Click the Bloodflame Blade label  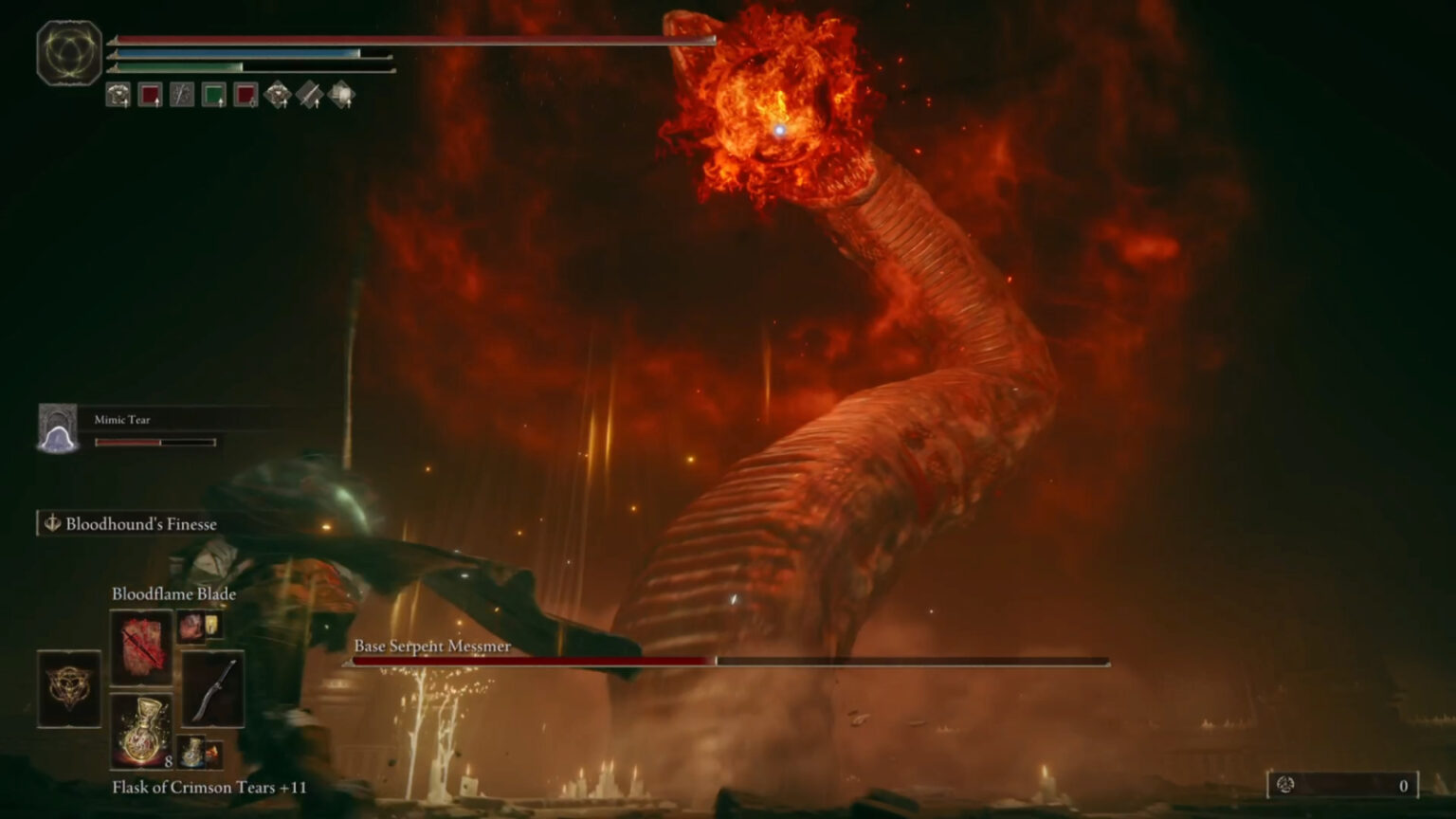pos(173,593)
